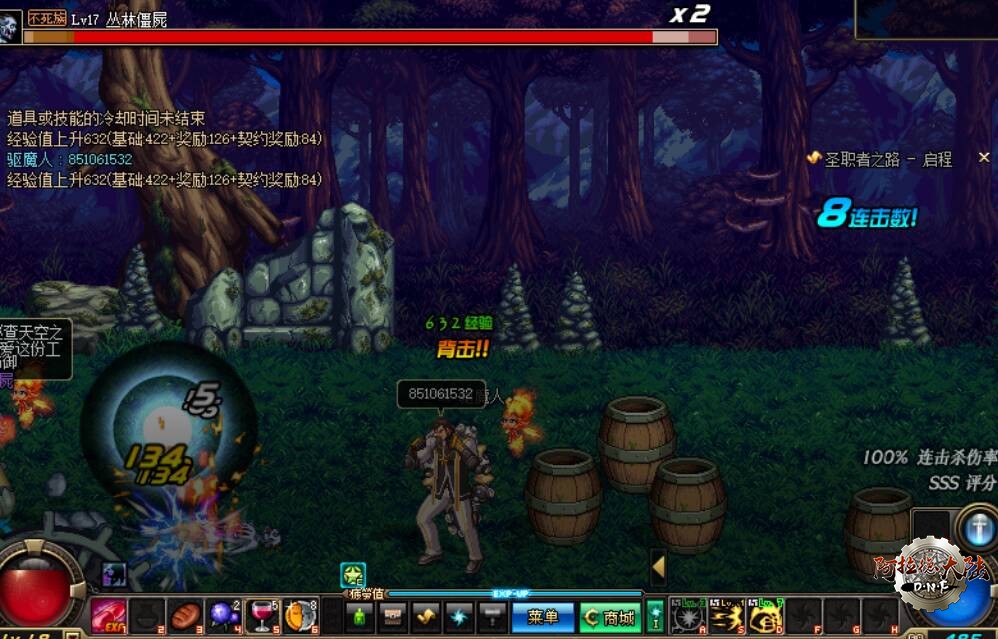Use the orange shield item in slot 6

[299, 615]
